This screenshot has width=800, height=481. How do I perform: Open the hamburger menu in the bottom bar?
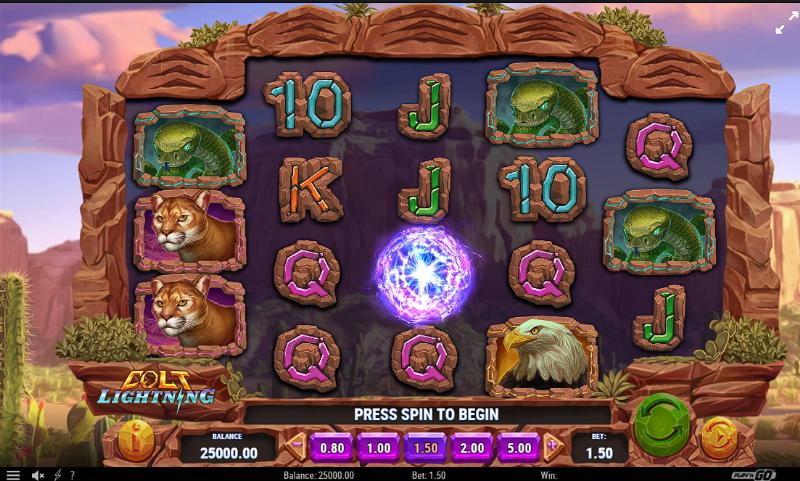[11, 474]
